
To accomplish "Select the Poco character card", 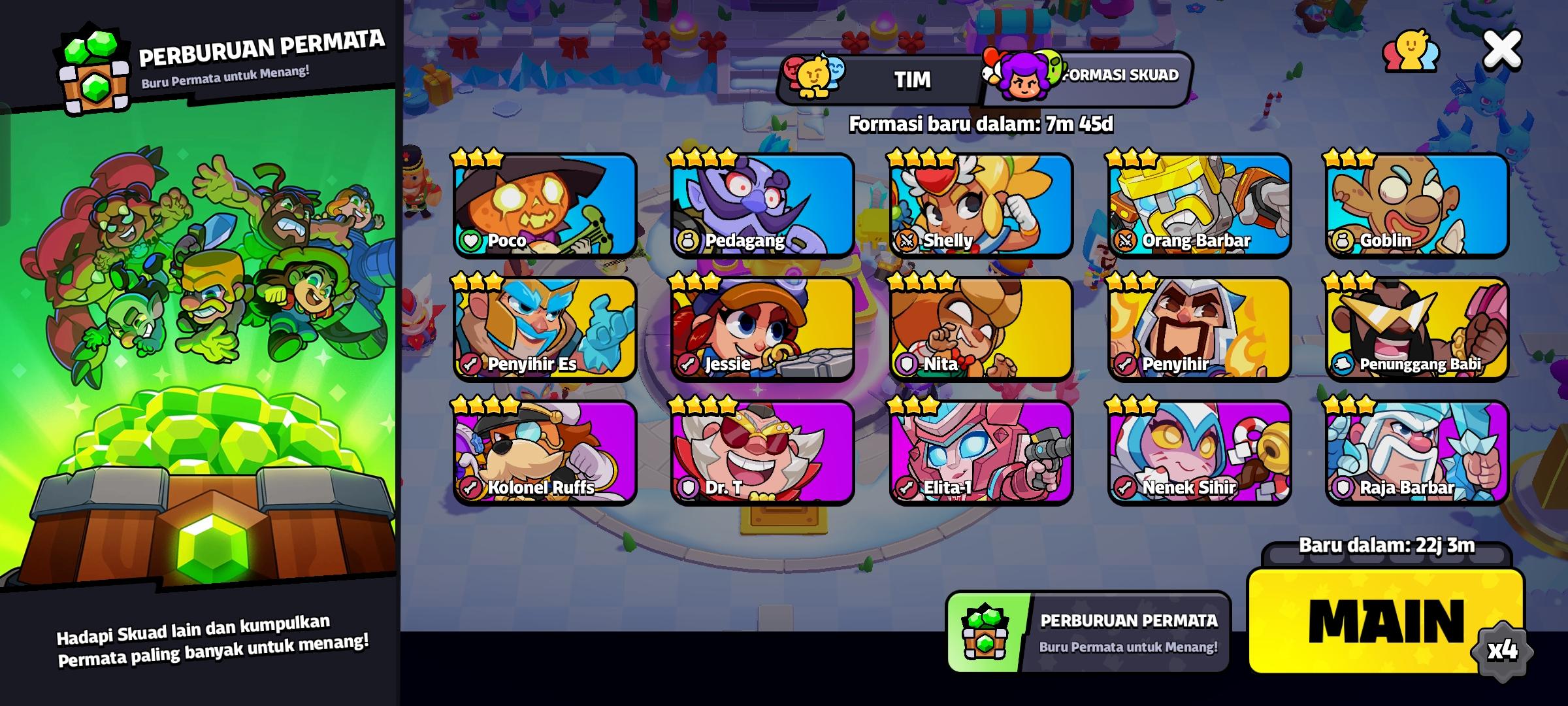I will click(545, 206).
